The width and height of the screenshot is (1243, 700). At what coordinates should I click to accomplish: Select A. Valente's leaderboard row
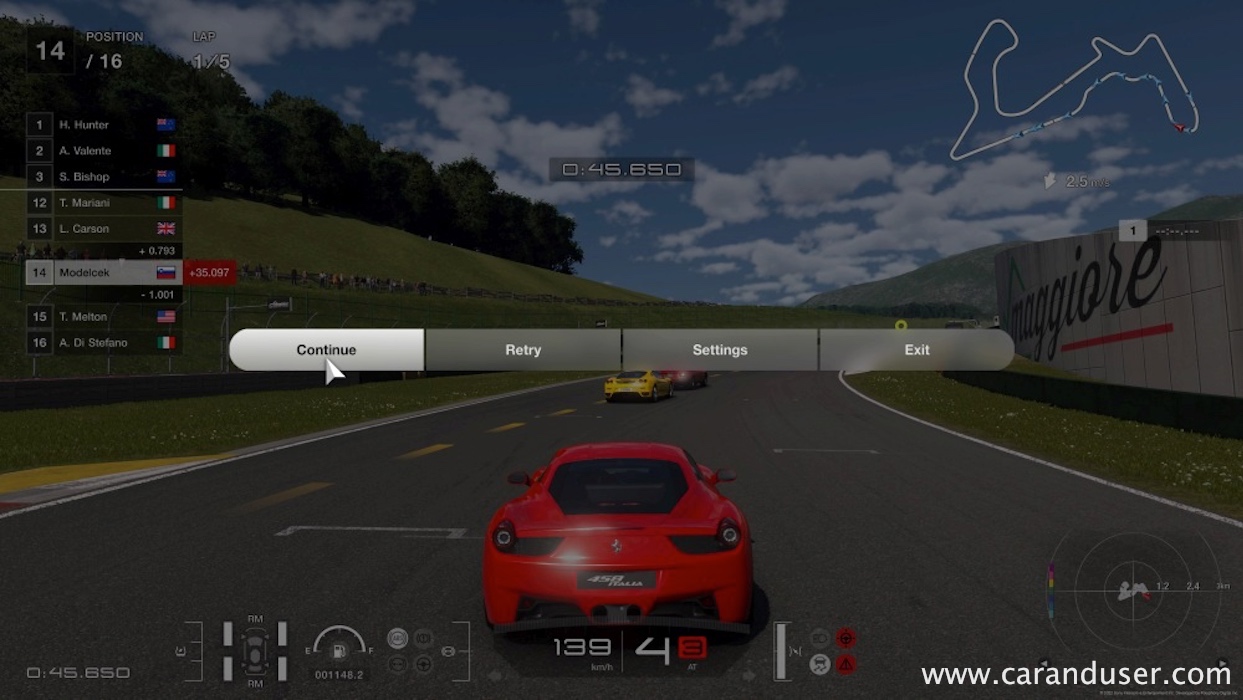tap(104, 151)
